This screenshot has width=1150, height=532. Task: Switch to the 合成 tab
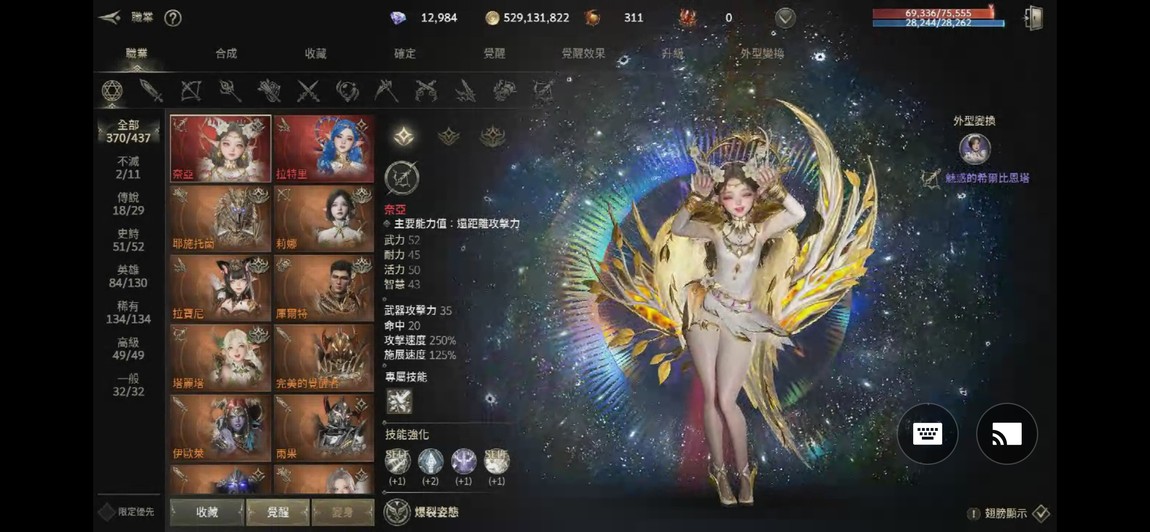[226, 53]
